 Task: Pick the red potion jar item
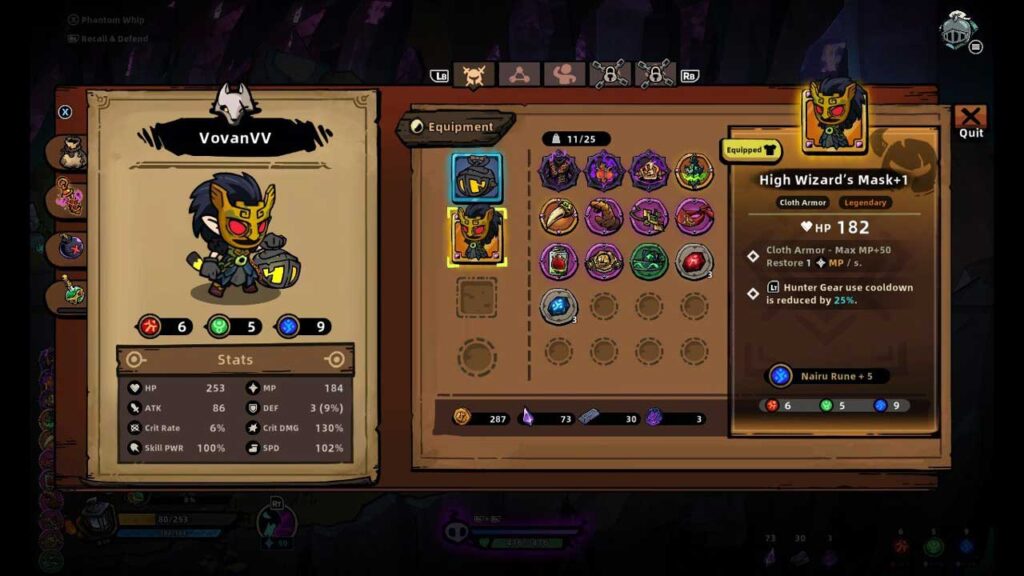[x=558, y=262]
